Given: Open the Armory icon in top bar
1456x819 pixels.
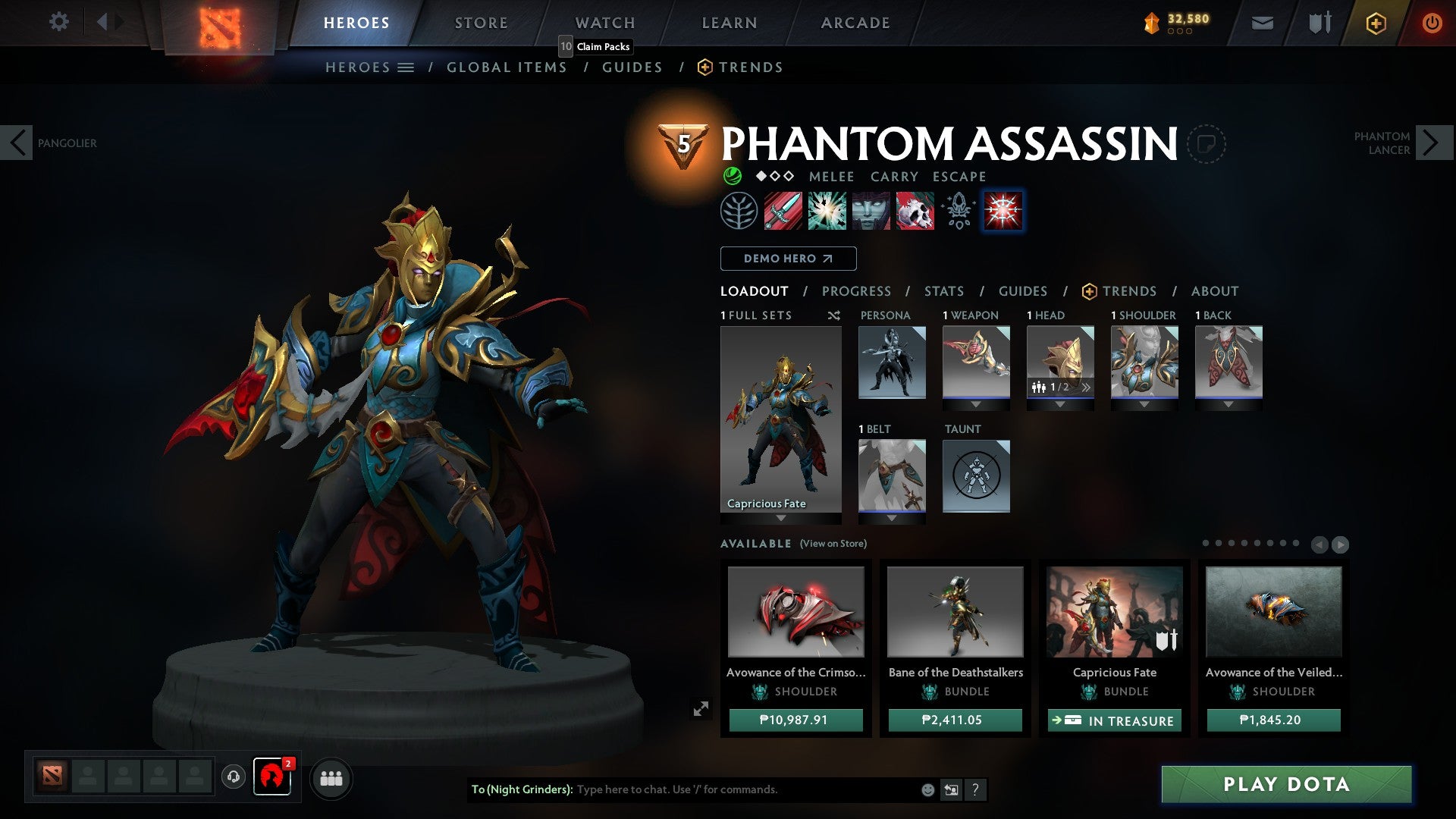Looking at the screenshot, I should tap(1318, 23).
